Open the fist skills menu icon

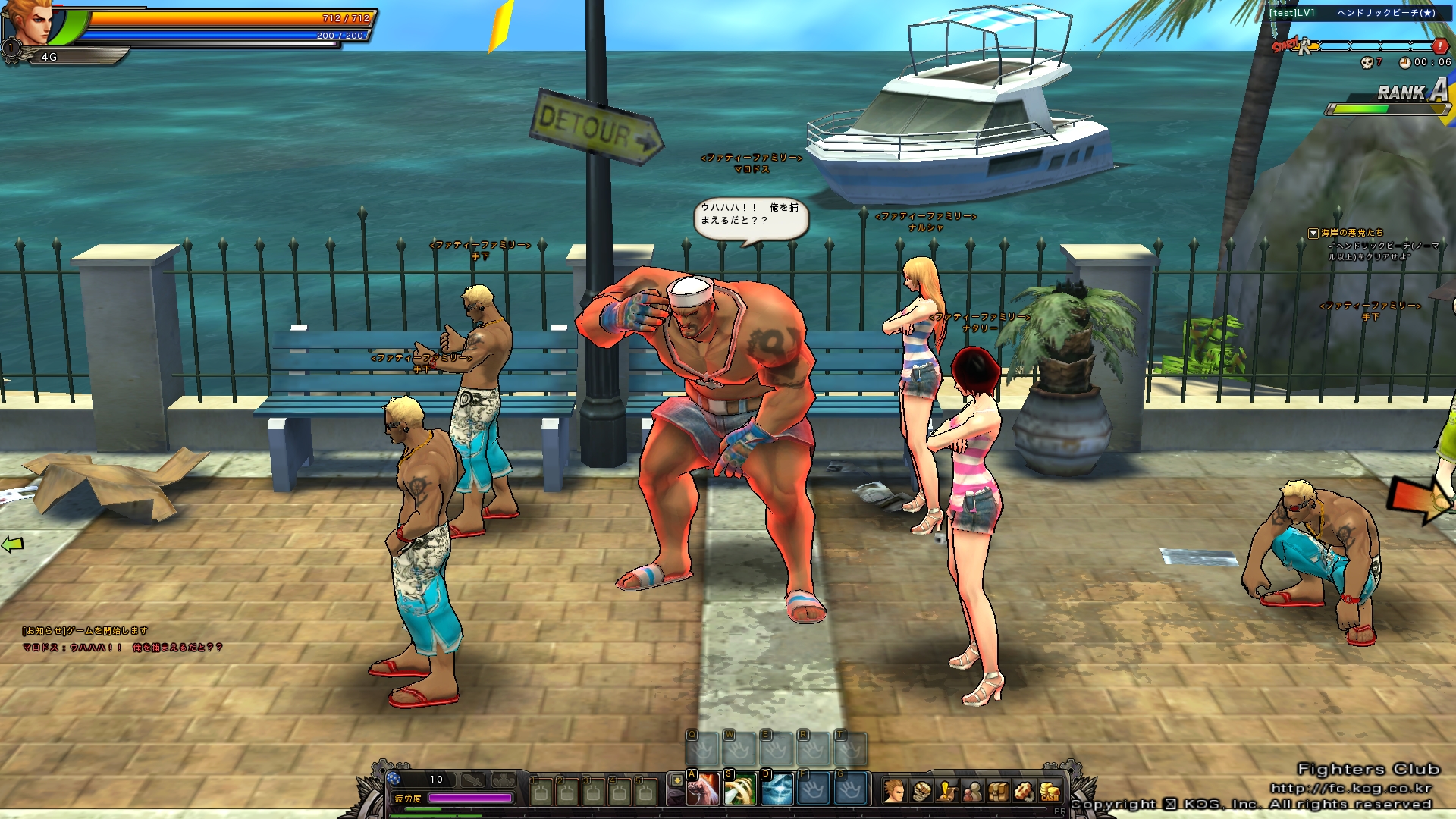921,792
